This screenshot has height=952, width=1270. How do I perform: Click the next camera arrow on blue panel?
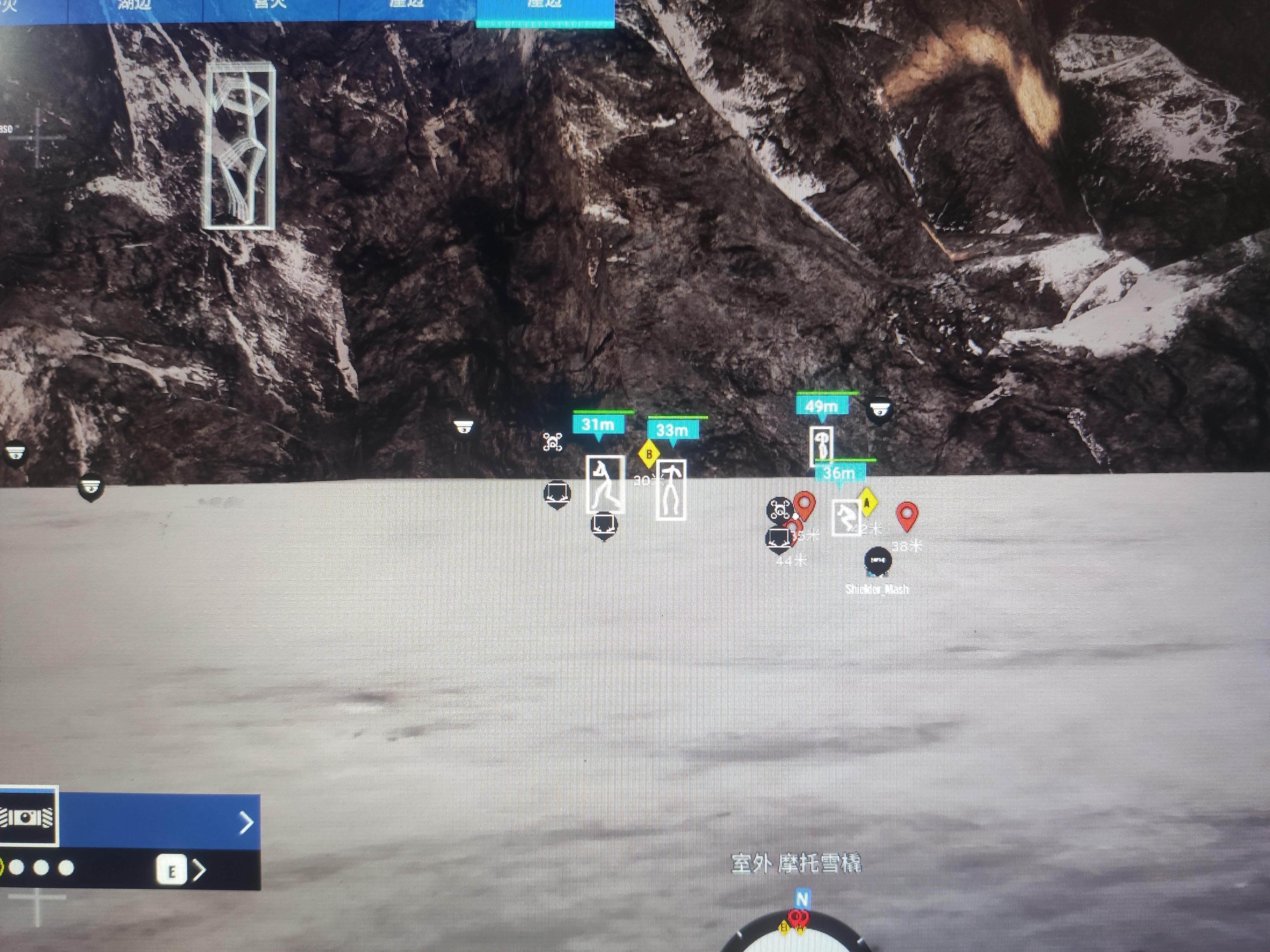tap(246, 823)
